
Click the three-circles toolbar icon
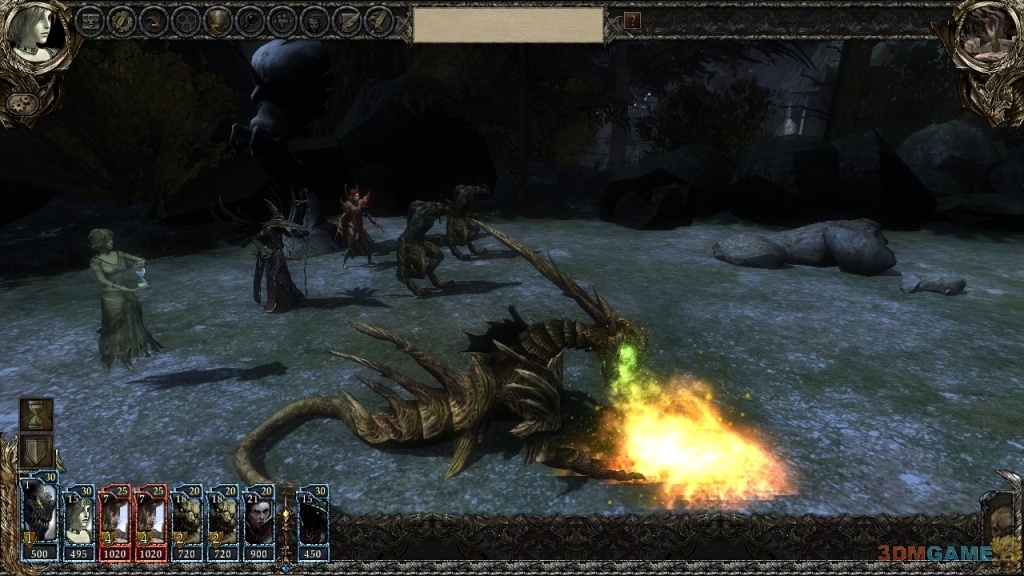(186, 20)
